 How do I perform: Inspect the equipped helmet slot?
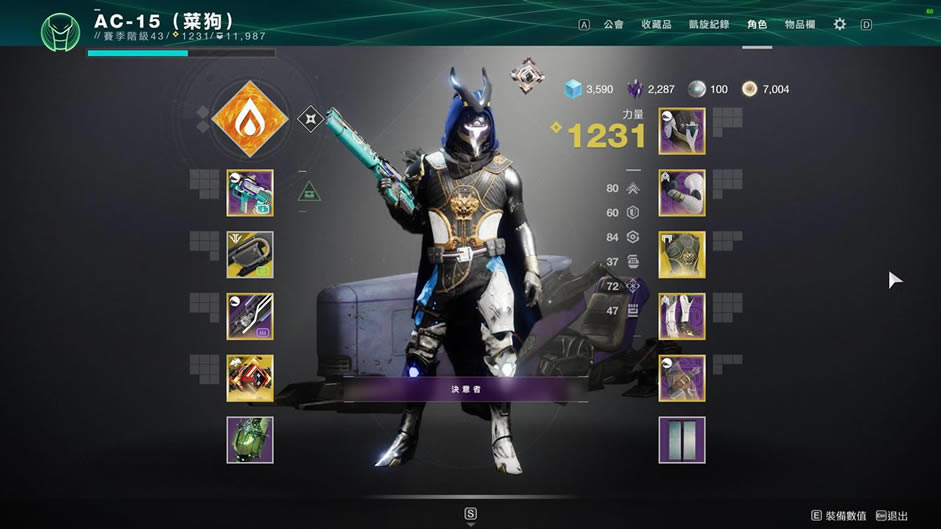point(682,131)
